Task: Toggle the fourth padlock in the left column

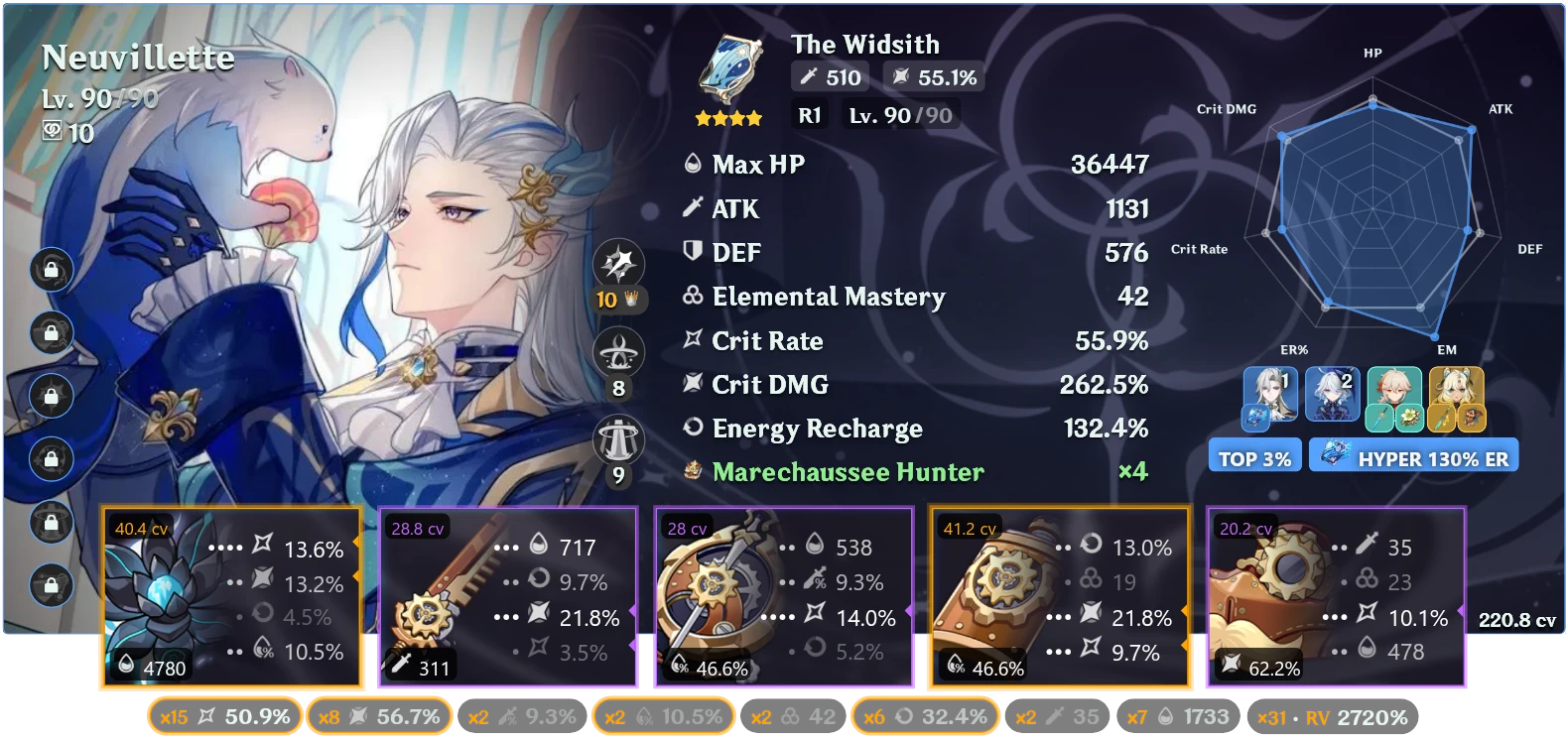Action: [51, 459]
